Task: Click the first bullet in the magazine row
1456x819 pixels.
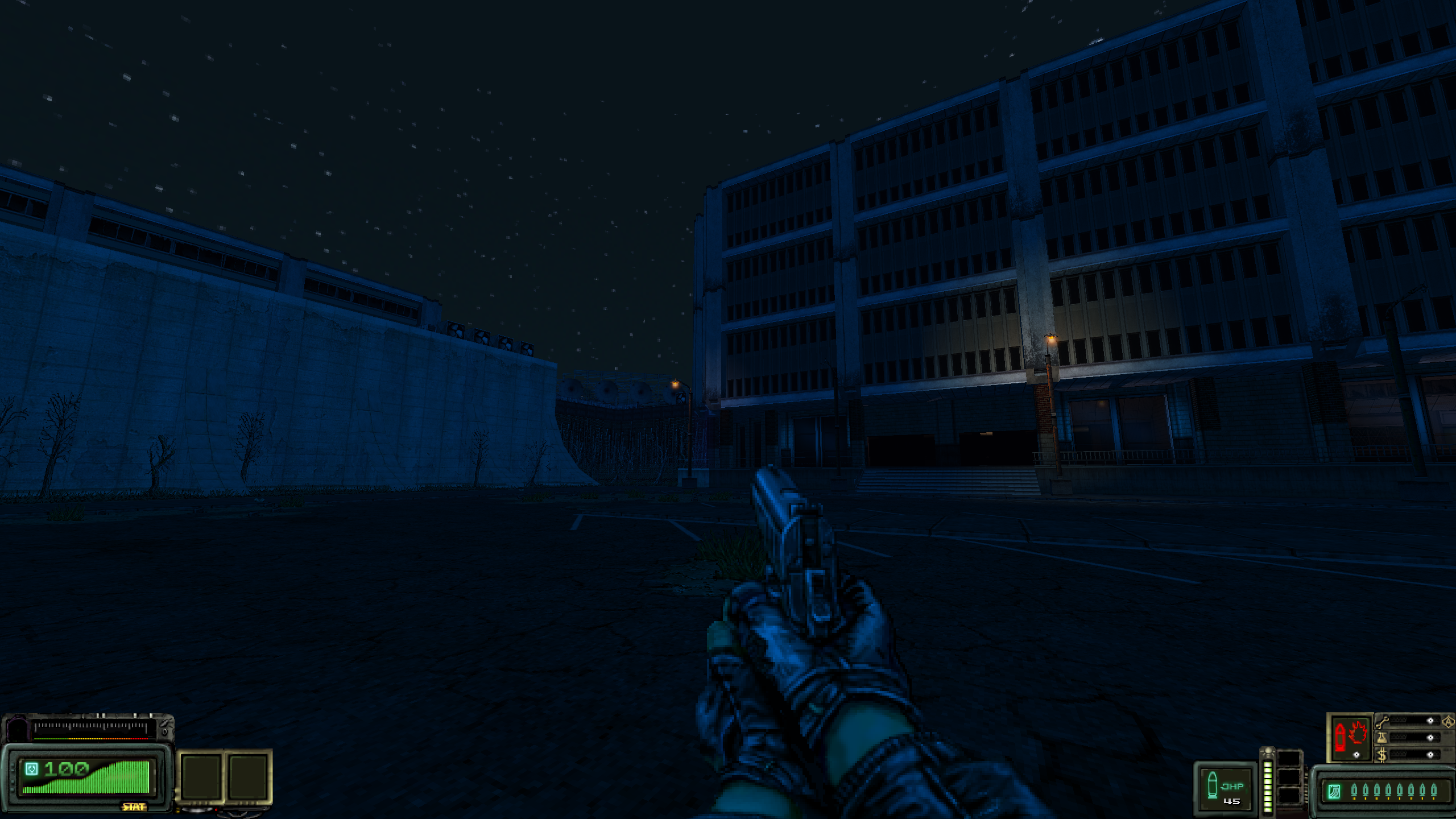Action: pyautogui.click(x=1354, y=790)
